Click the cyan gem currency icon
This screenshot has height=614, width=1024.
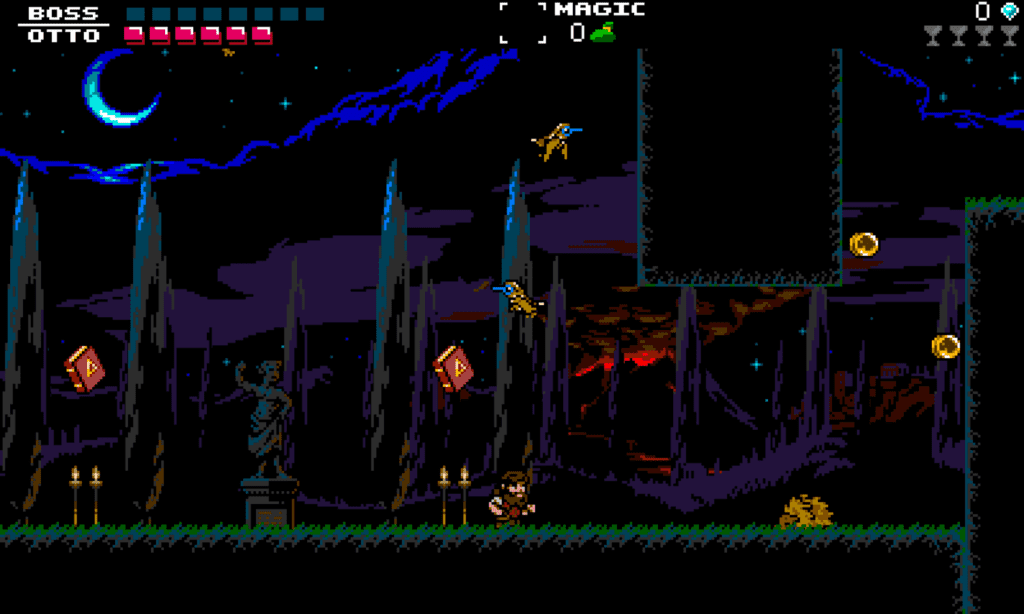click(x=1007, y=11)
